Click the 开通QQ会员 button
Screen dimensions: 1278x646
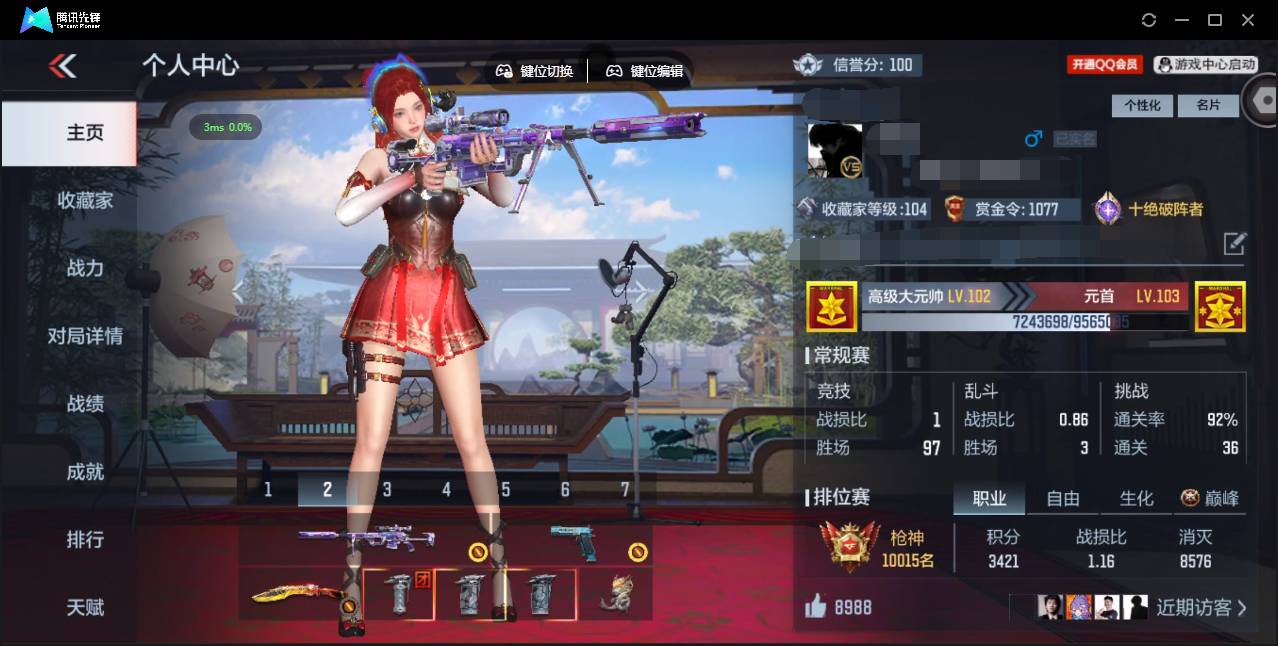click(1105, 65)
